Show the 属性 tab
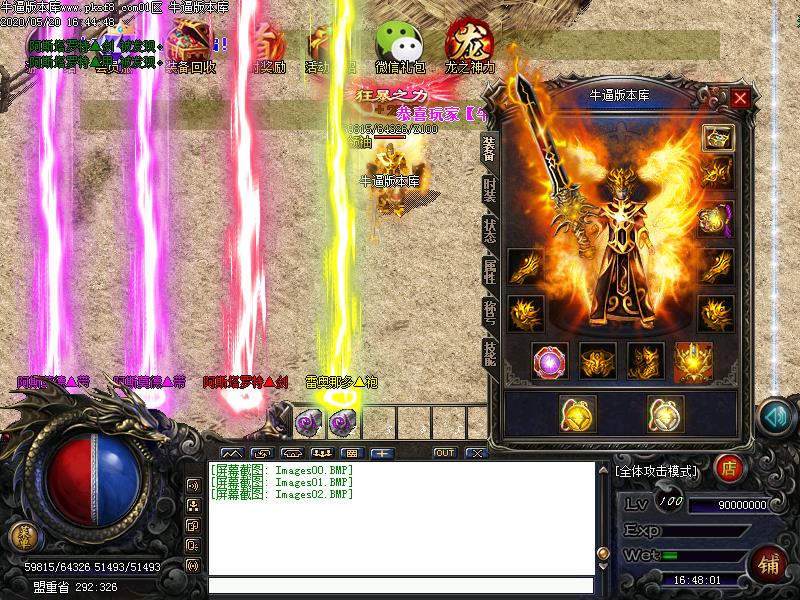This screenshot has width=800, height=600. [489, 273]
